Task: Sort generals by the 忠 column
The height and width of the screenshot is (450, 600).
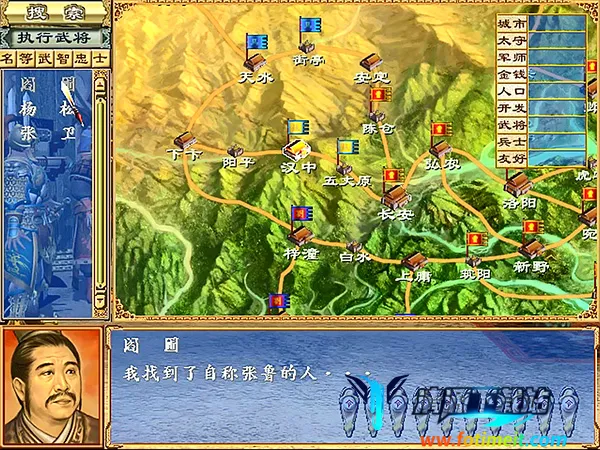Action: (80, 58)
